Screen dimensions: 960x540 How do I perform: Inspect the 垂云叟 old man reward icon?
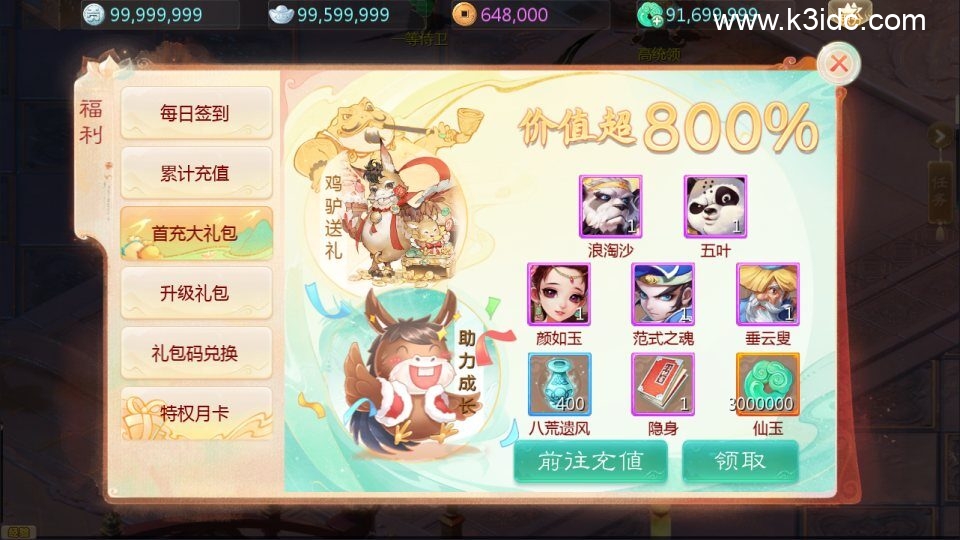[x=767, y=294]
